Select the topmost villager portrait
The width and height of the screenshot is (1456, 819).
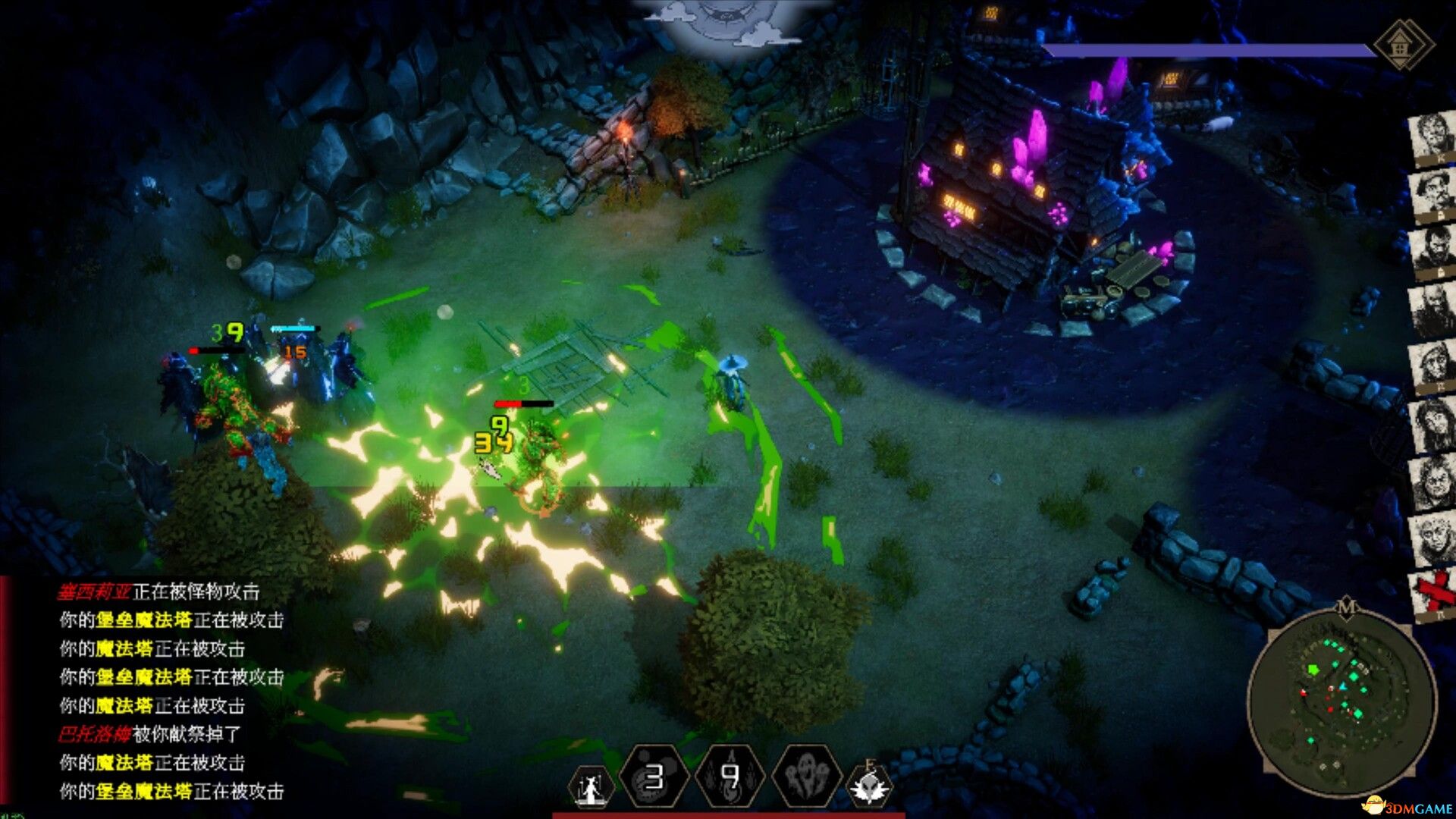(1432, 137)
